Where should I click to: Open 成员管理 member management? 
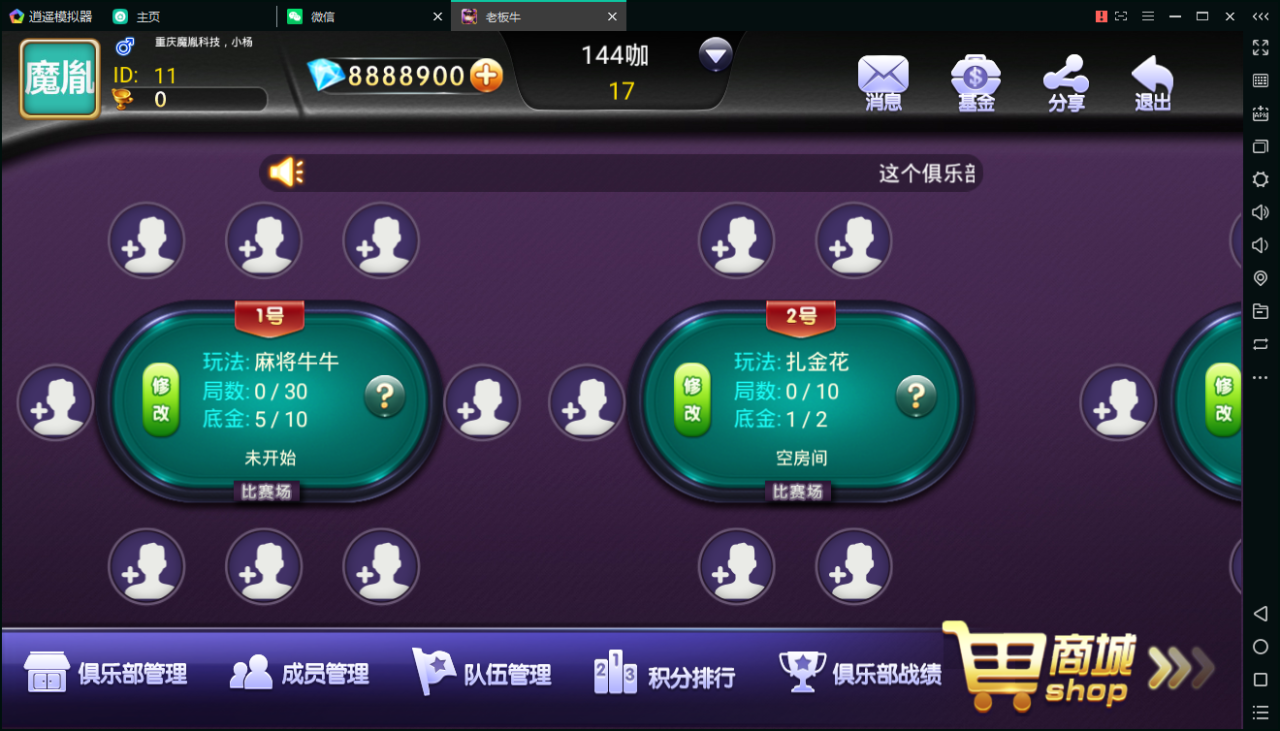[302, 675]
